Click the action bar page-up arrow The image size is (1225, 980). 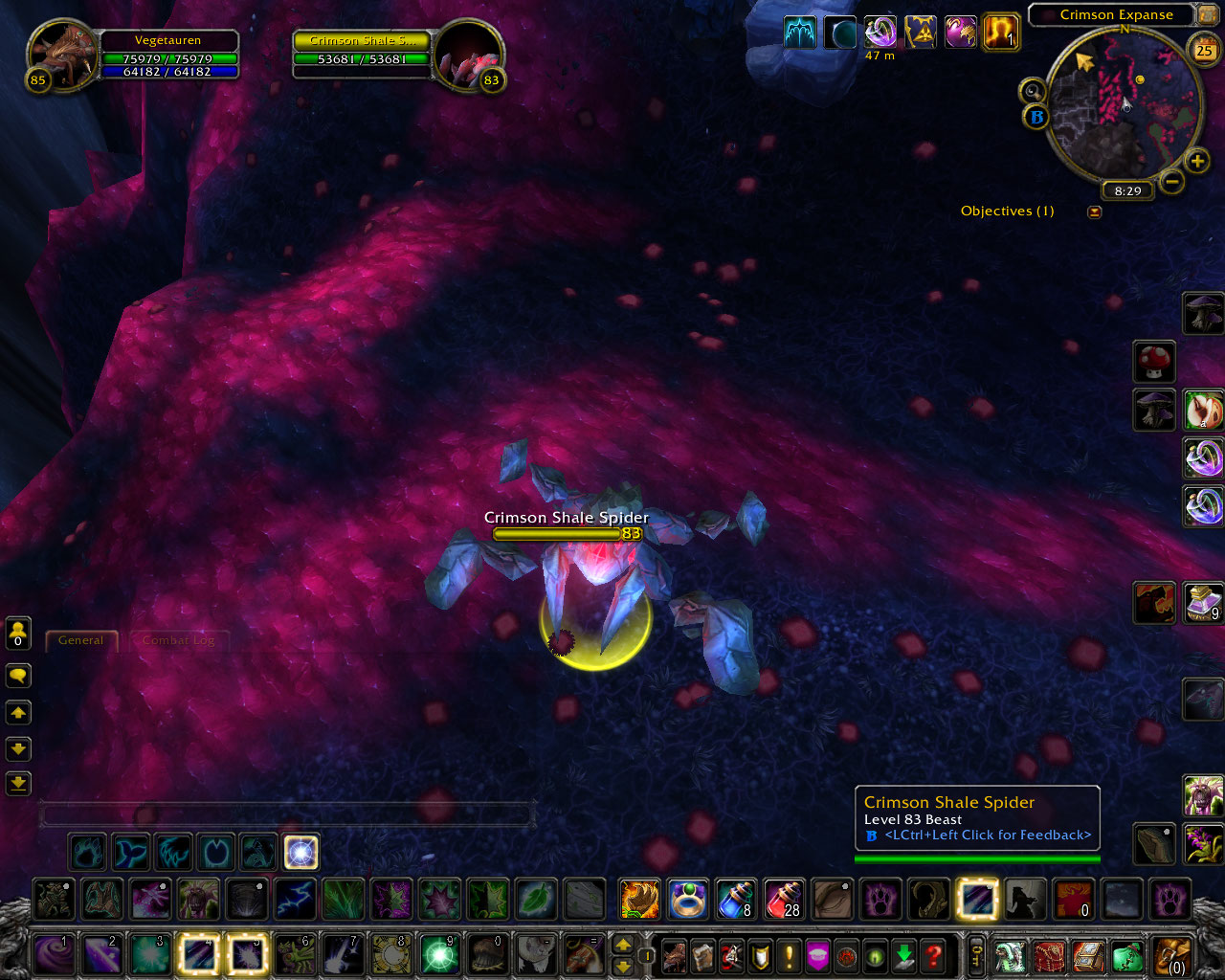tap(625, 944)
